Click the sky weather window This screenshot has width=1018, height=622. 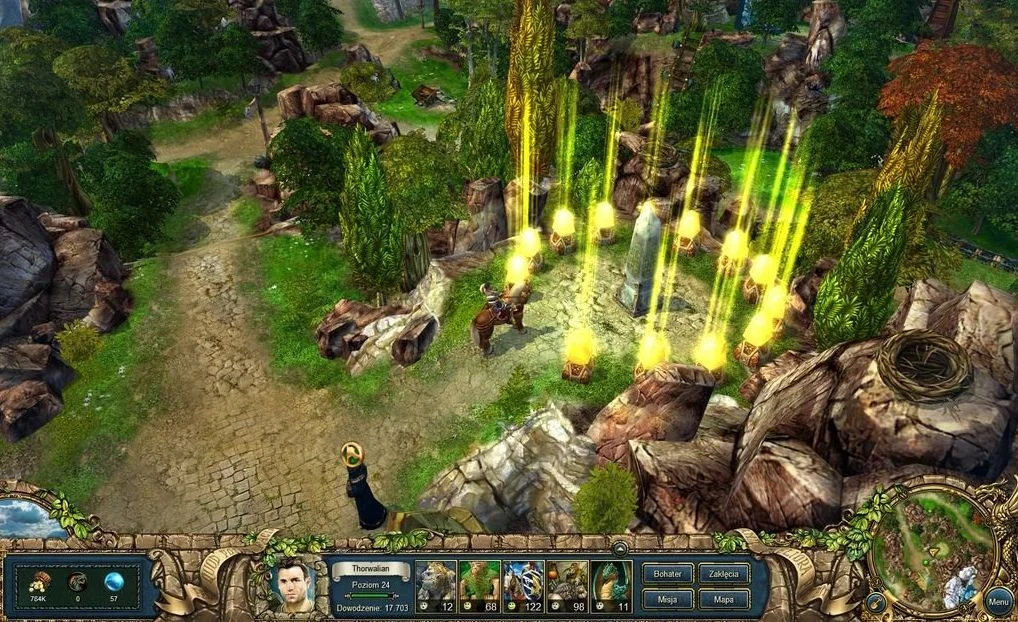(28, 518)
